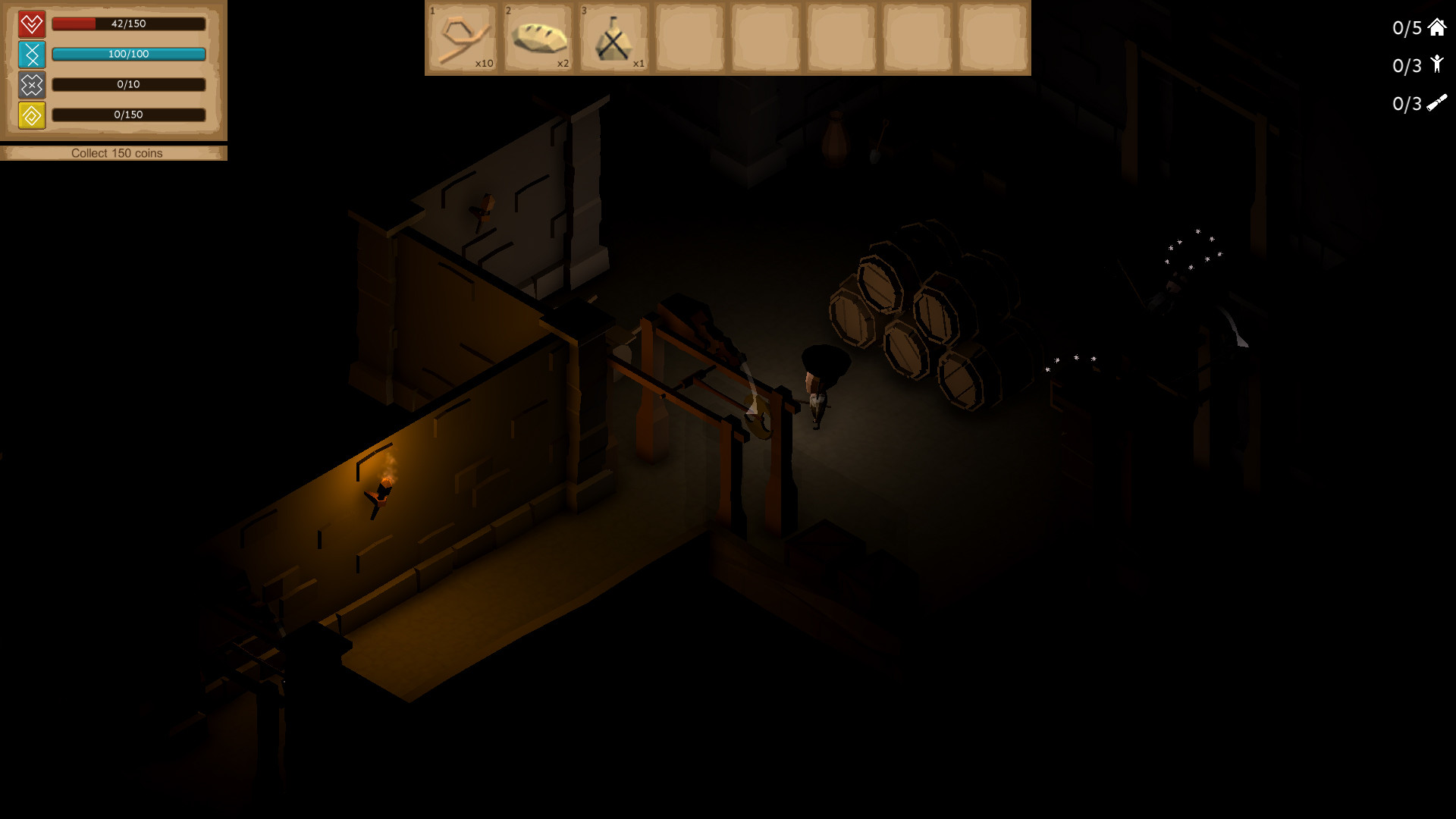Screen dimensions: 1456x819
Task: Select the rope item in hotbar slot 1
Action: point(463,38)
